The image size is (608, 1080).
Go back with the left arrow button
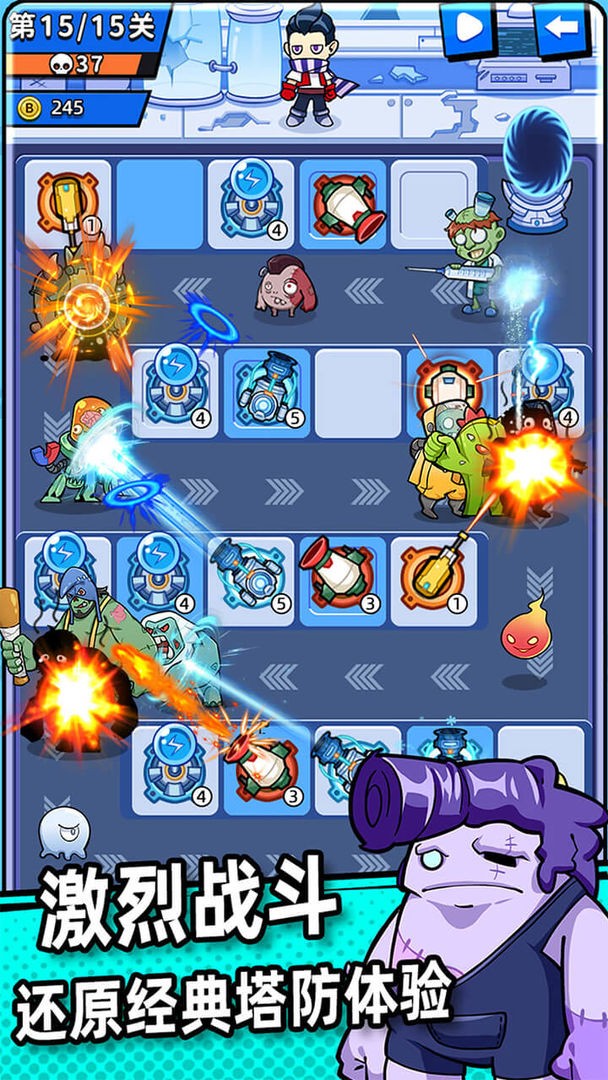click(561, 28)
